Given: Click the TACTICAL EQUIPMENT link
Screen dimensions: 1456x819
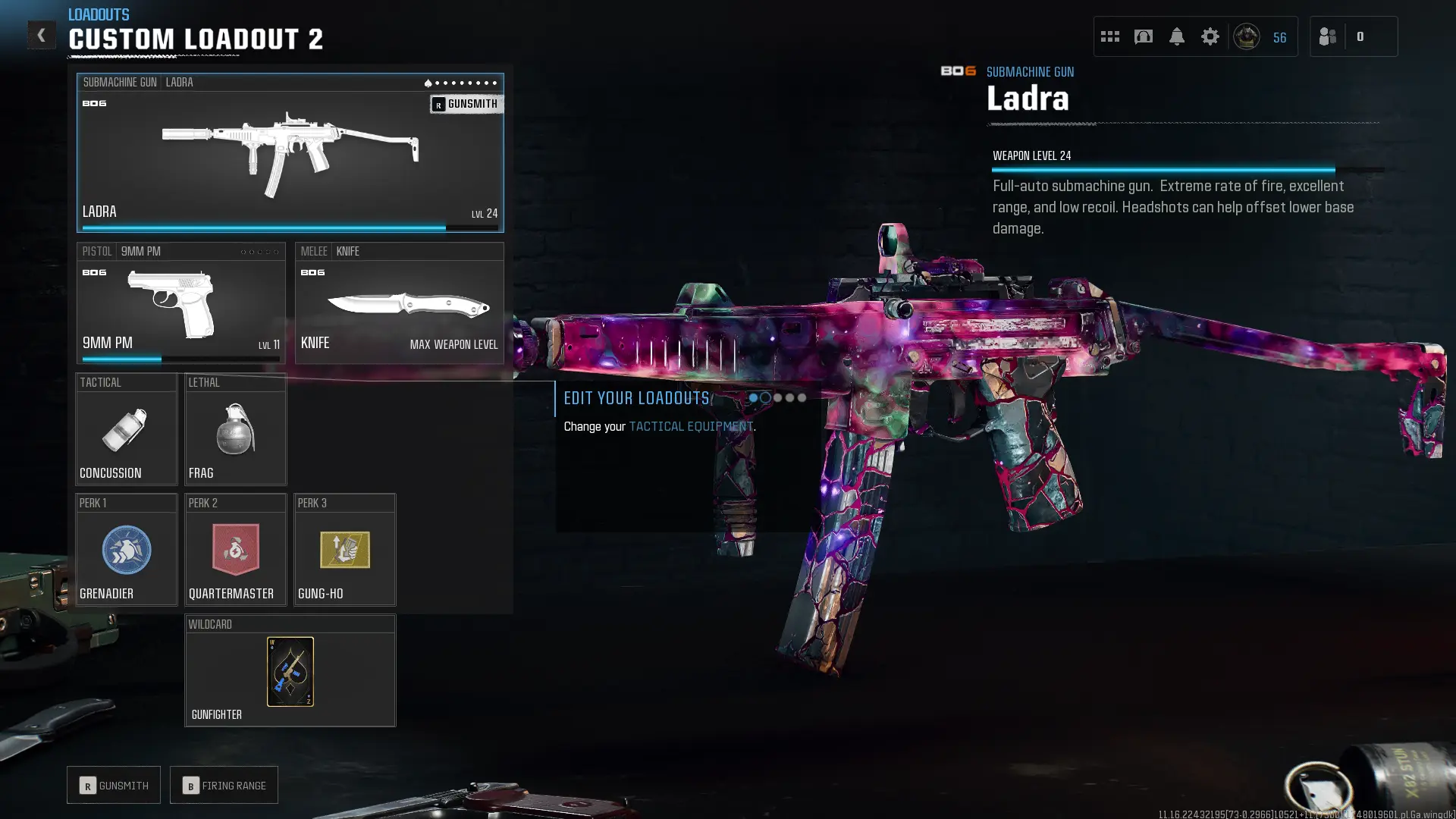Looking at the screenshot, I should pos(692,426).
